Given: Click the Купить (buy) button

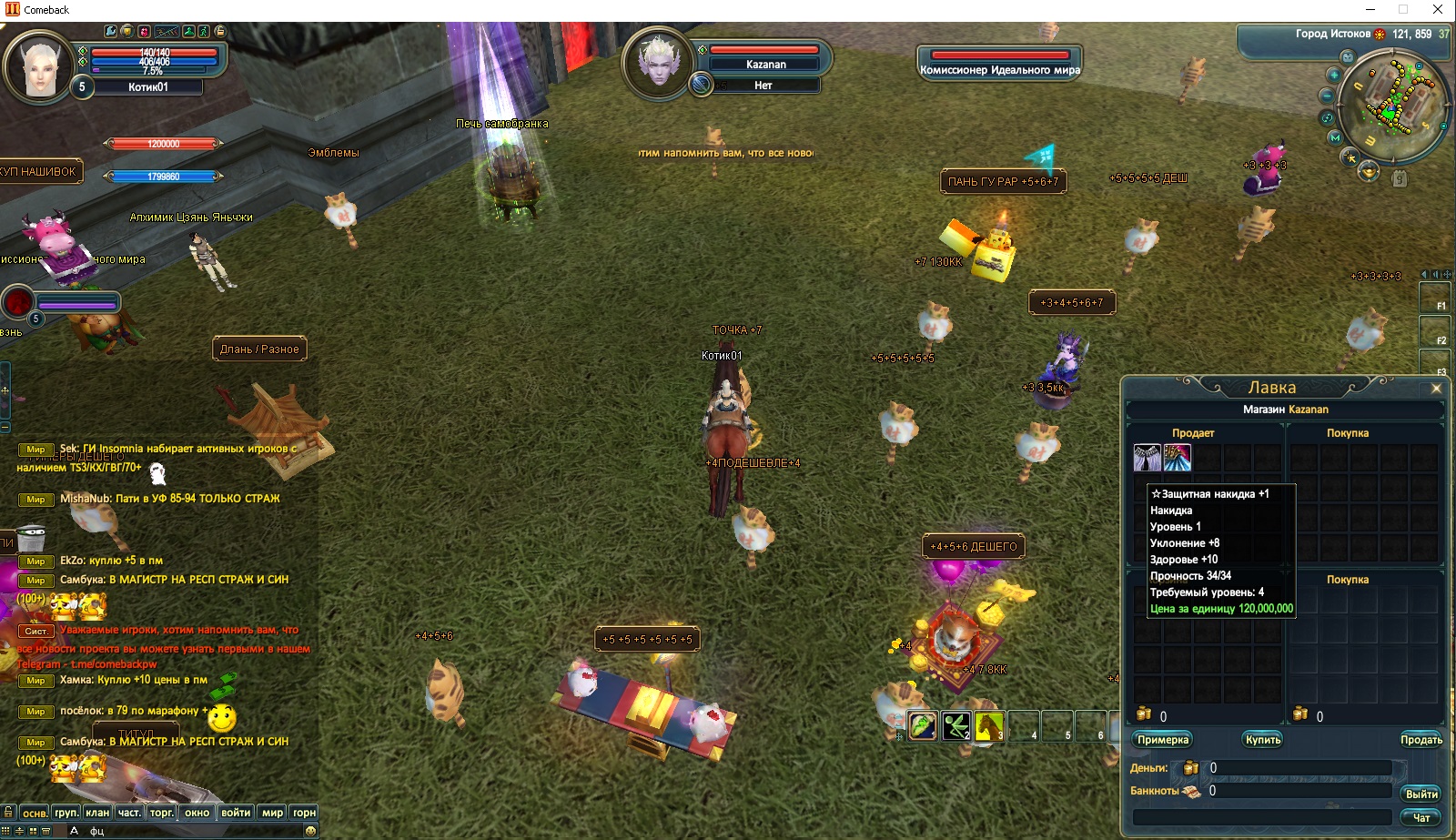Looking at the screenshot, I should (x=1263, y=740).
